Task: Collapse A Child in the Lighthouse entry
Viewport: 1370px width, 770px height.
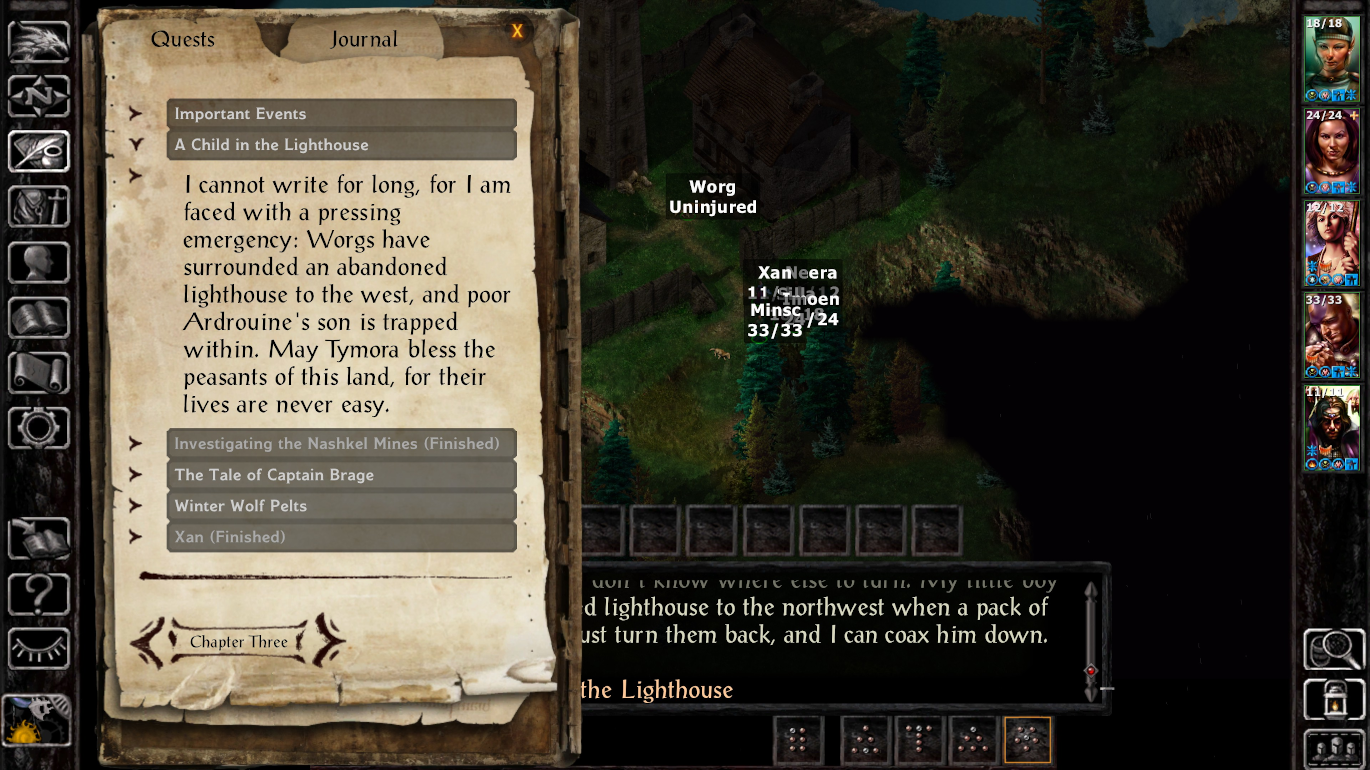Action: pyautogui.click(x=341, y=145)
